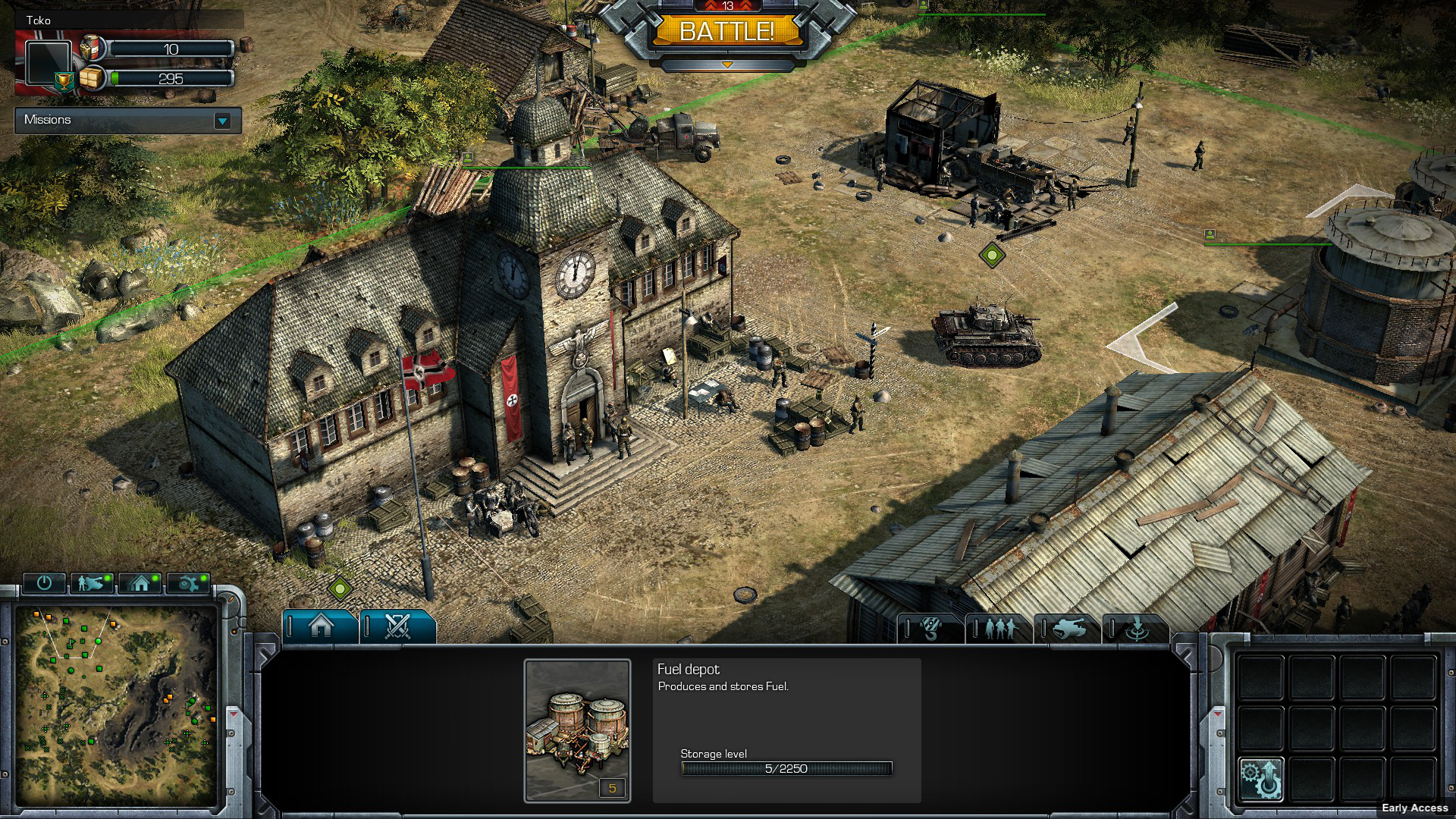Click the player avatar portrait frame

[49, 62]
